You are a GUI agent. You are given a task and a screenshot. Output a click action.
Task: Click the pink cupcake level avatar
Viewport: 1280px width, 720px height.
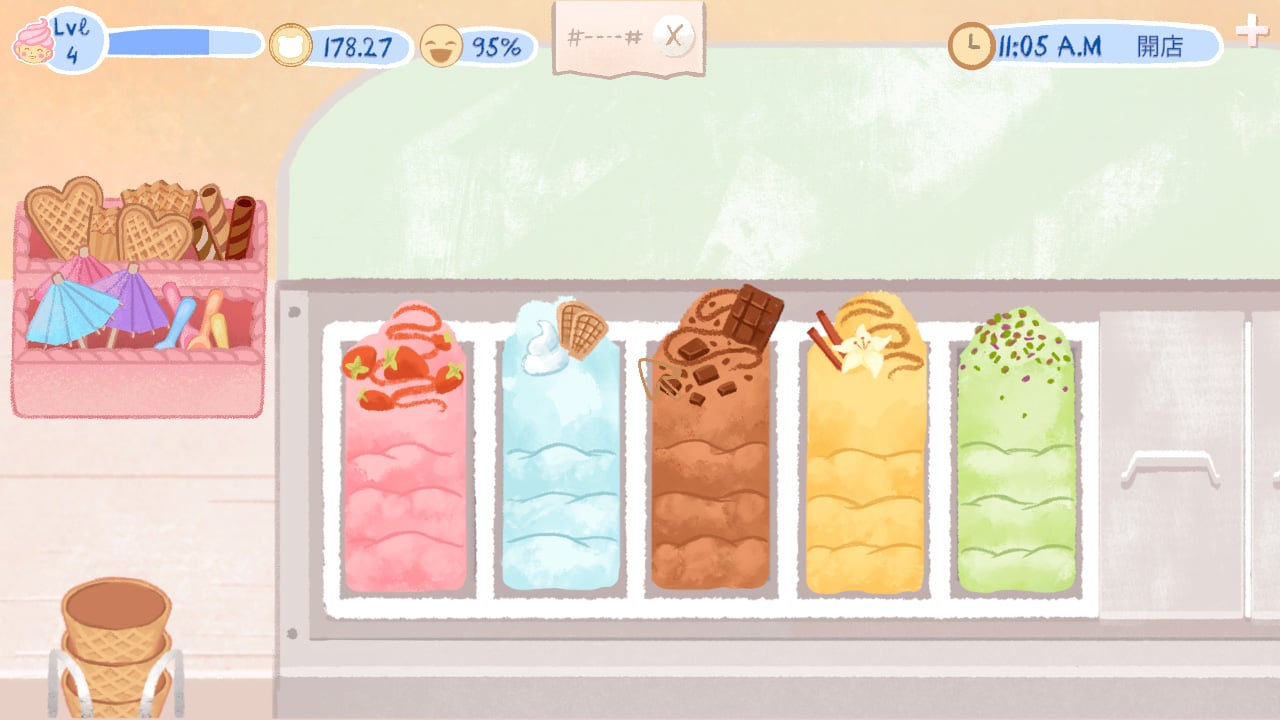34,42
